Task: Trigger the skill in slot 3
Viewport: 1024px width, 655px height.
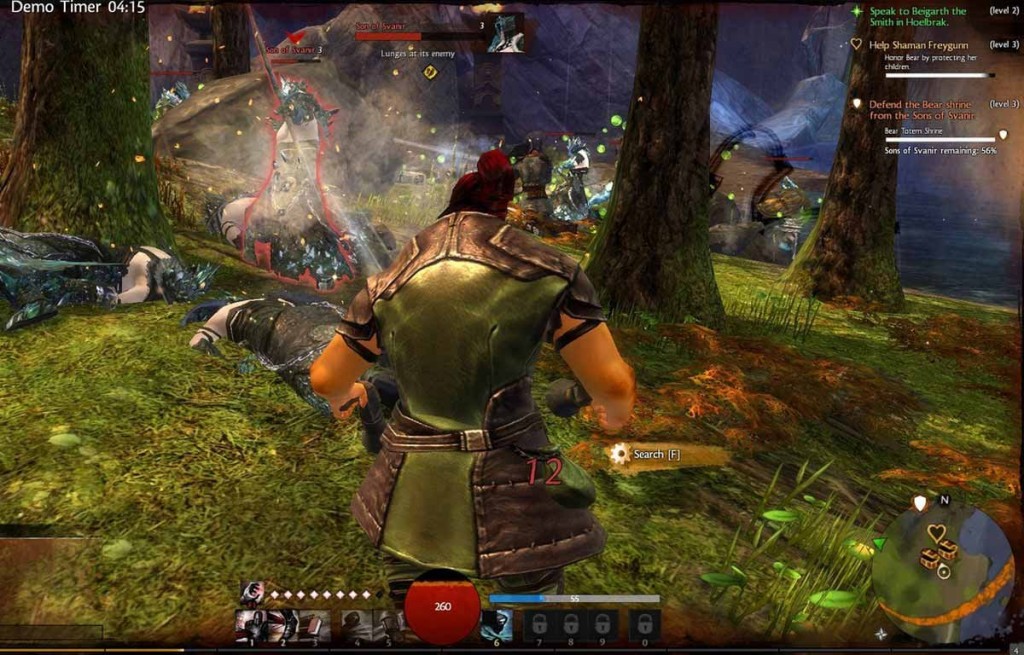Action: point(314,625)
